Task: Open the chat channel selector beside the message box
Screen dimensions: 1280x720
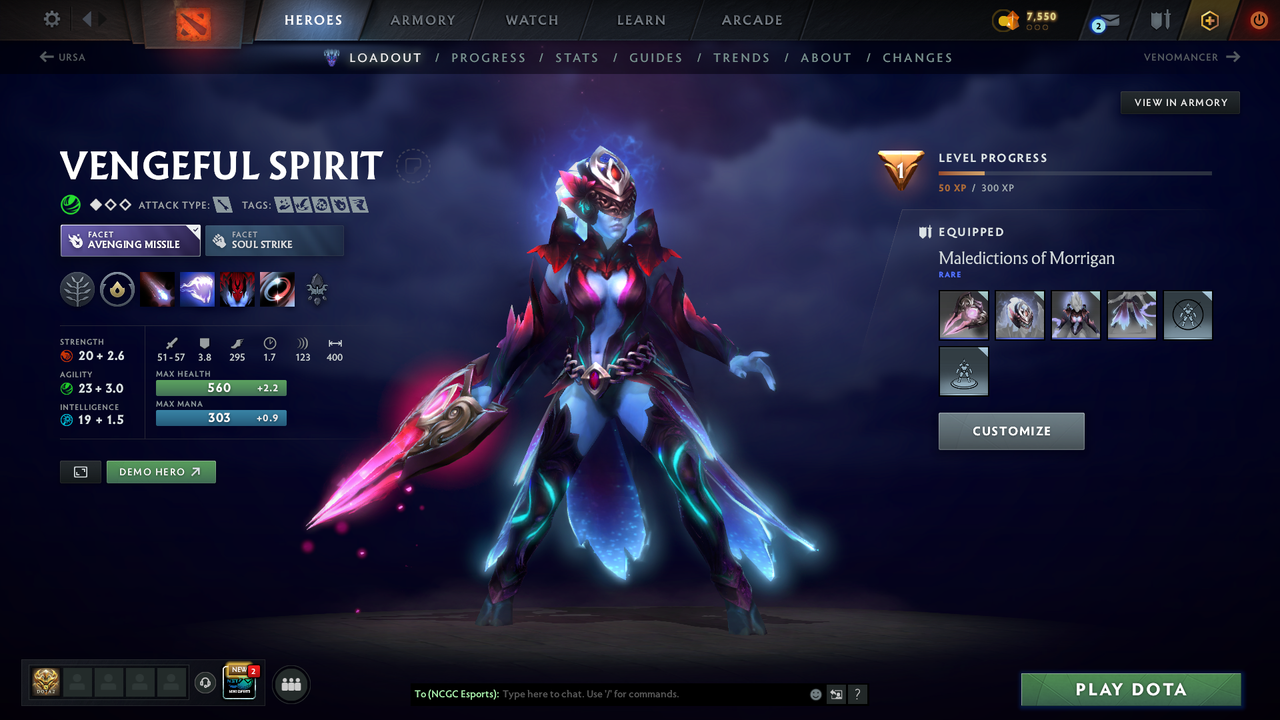Action: click(x=836, y=693)
